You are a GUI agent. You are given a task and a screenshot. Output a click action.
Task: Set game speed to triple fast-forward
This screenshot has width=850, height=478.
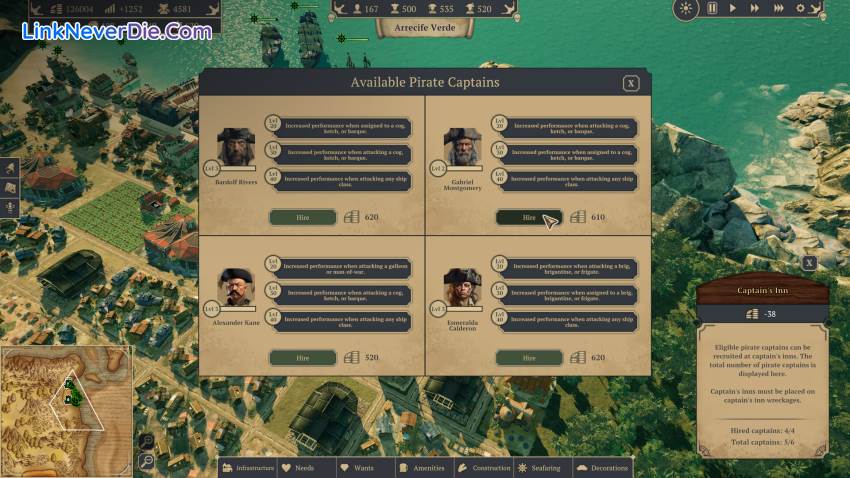click(x=777, y=8)
